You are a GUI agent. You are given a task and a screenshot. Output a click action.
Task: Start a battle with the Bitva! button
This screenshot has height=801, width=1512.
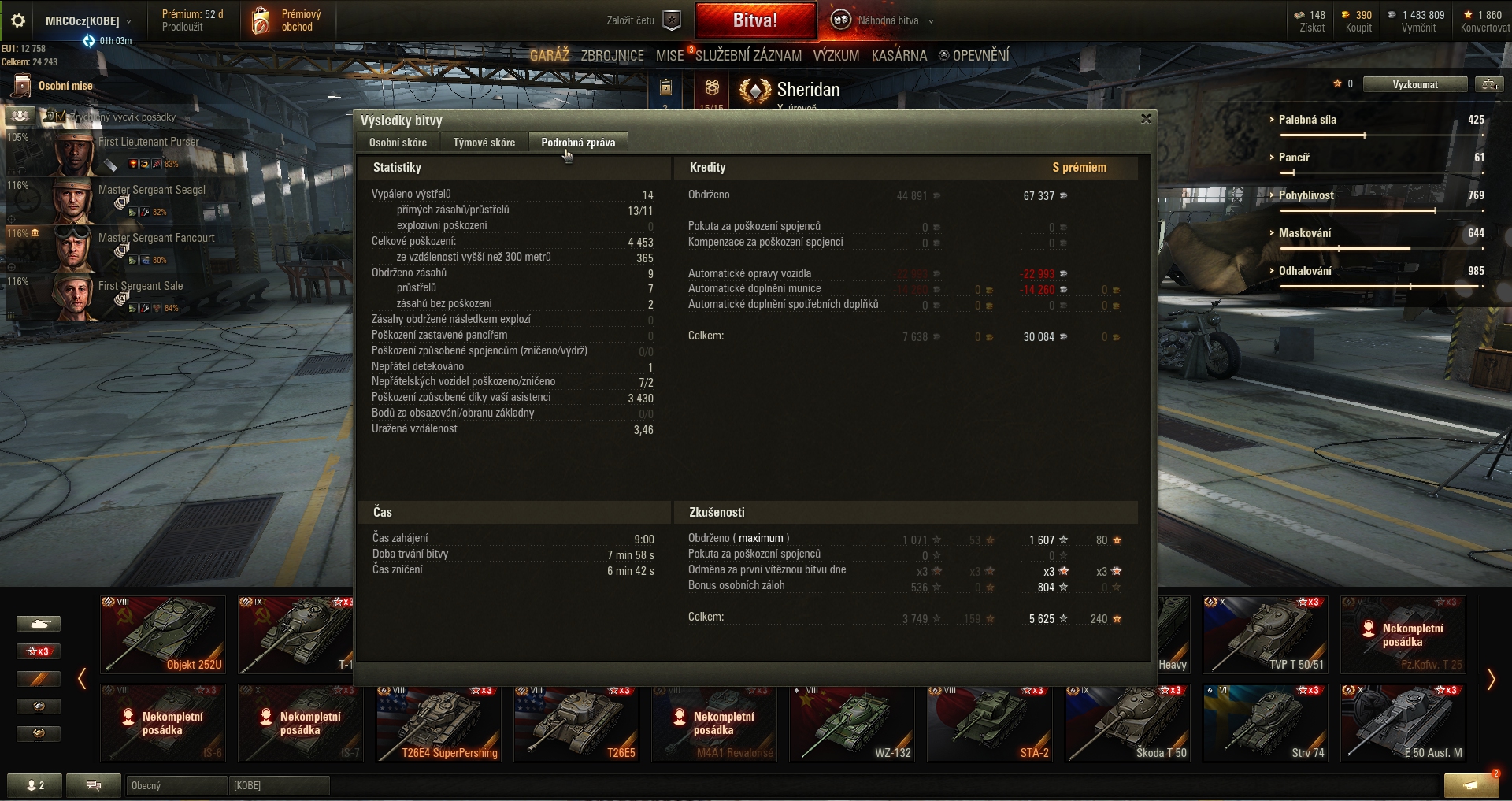click(x=755, y=20)
